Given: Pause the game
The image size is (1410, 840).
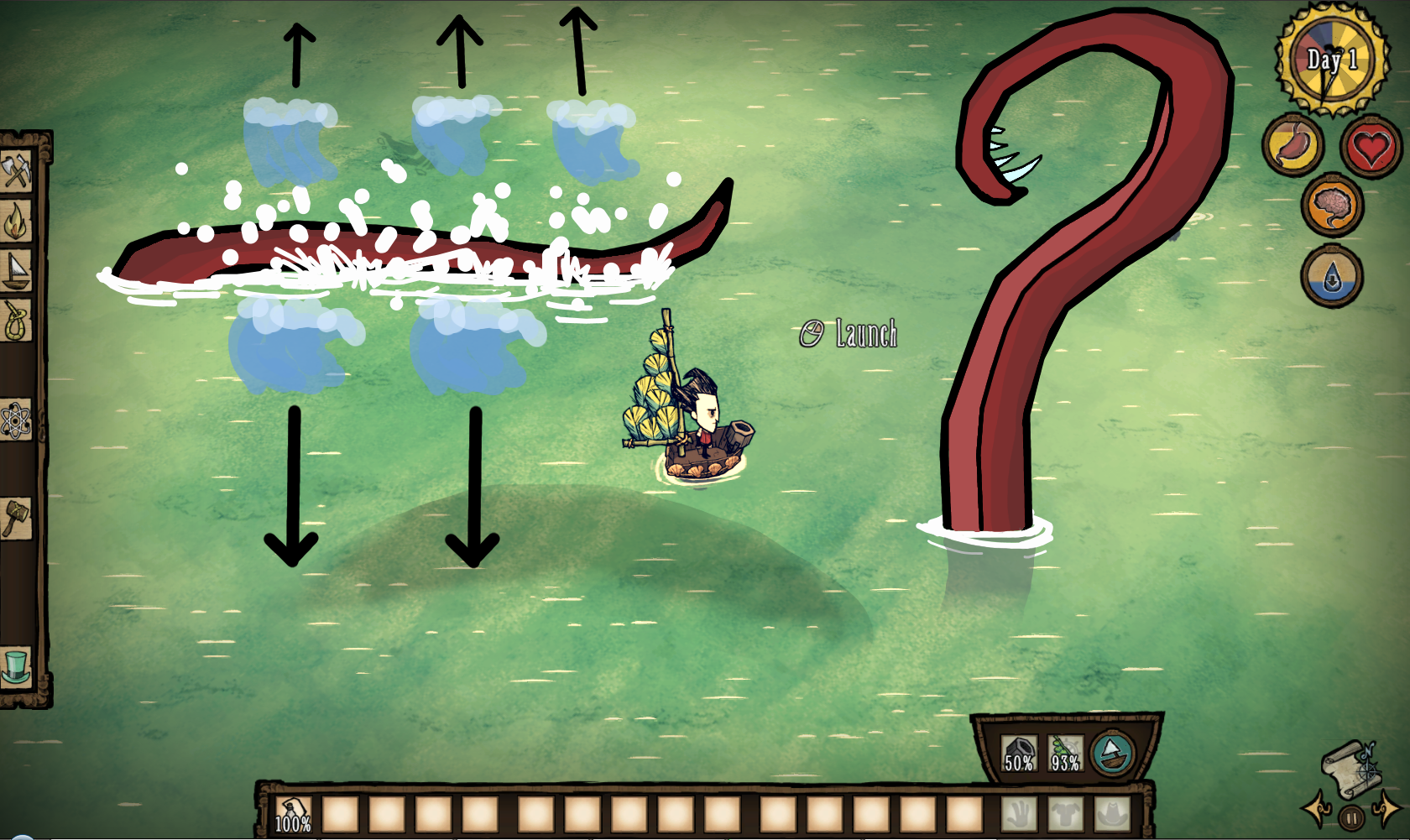Looking at the screenshot, I should [x=1351, y=817].
